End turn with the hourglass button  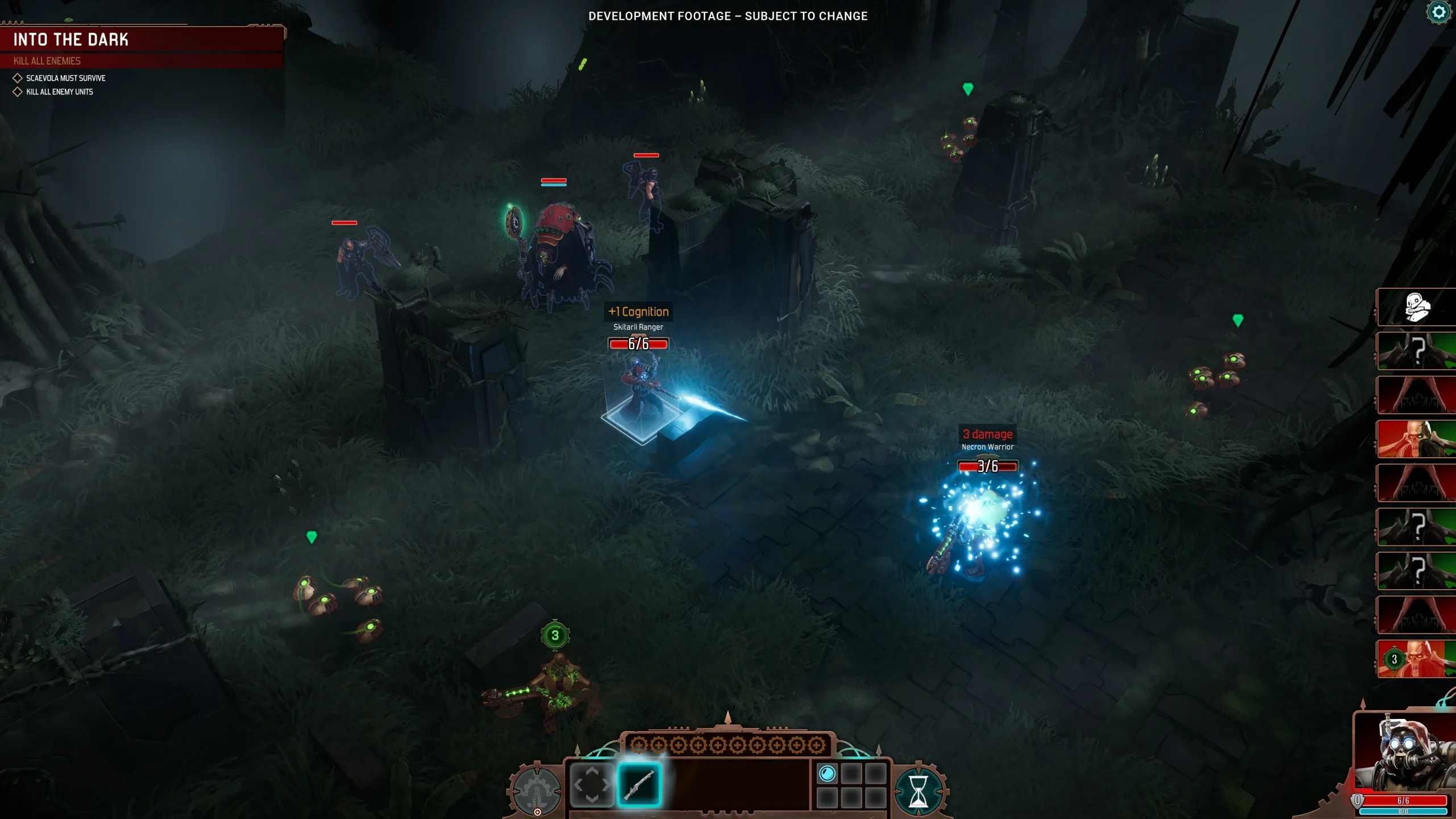coord(918,791)
